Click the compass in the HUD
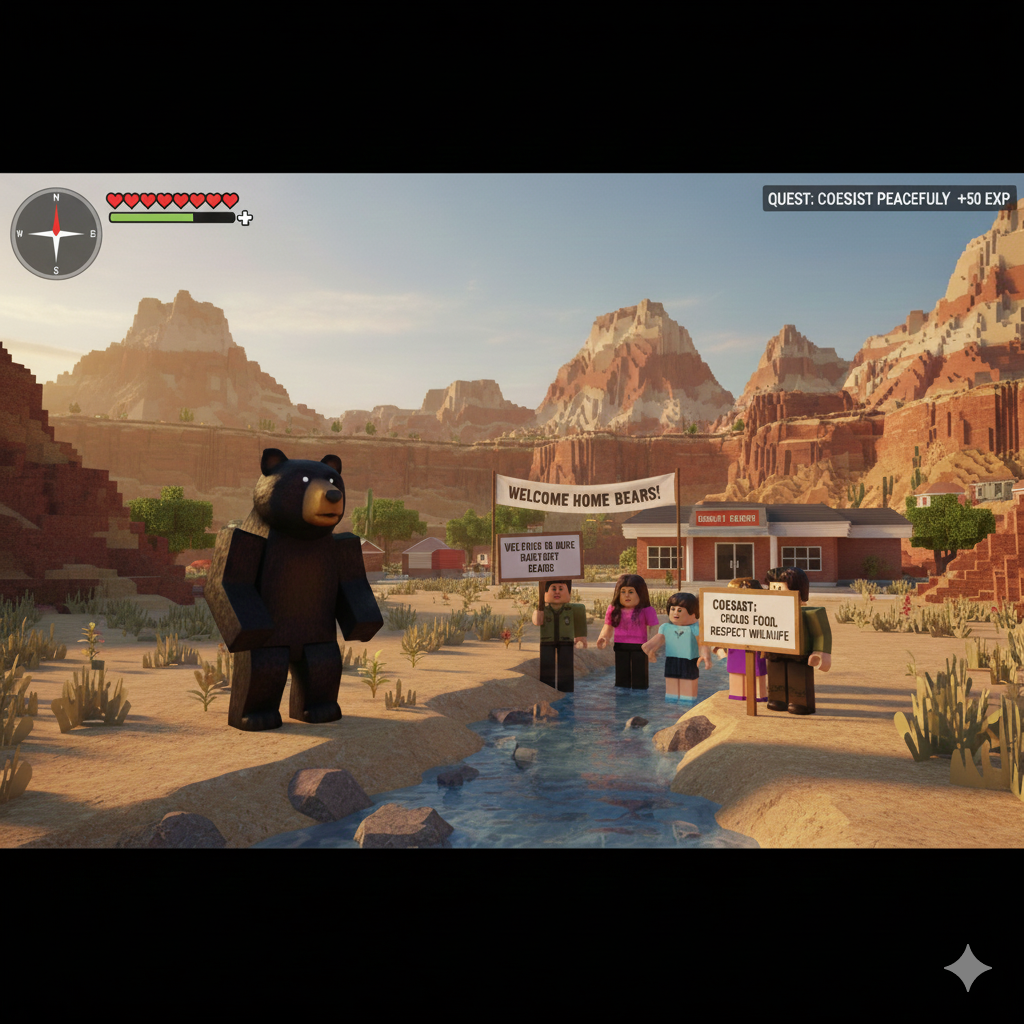Image resolution: width=1024 pixels, height=1024 pixels. [56, 234]
